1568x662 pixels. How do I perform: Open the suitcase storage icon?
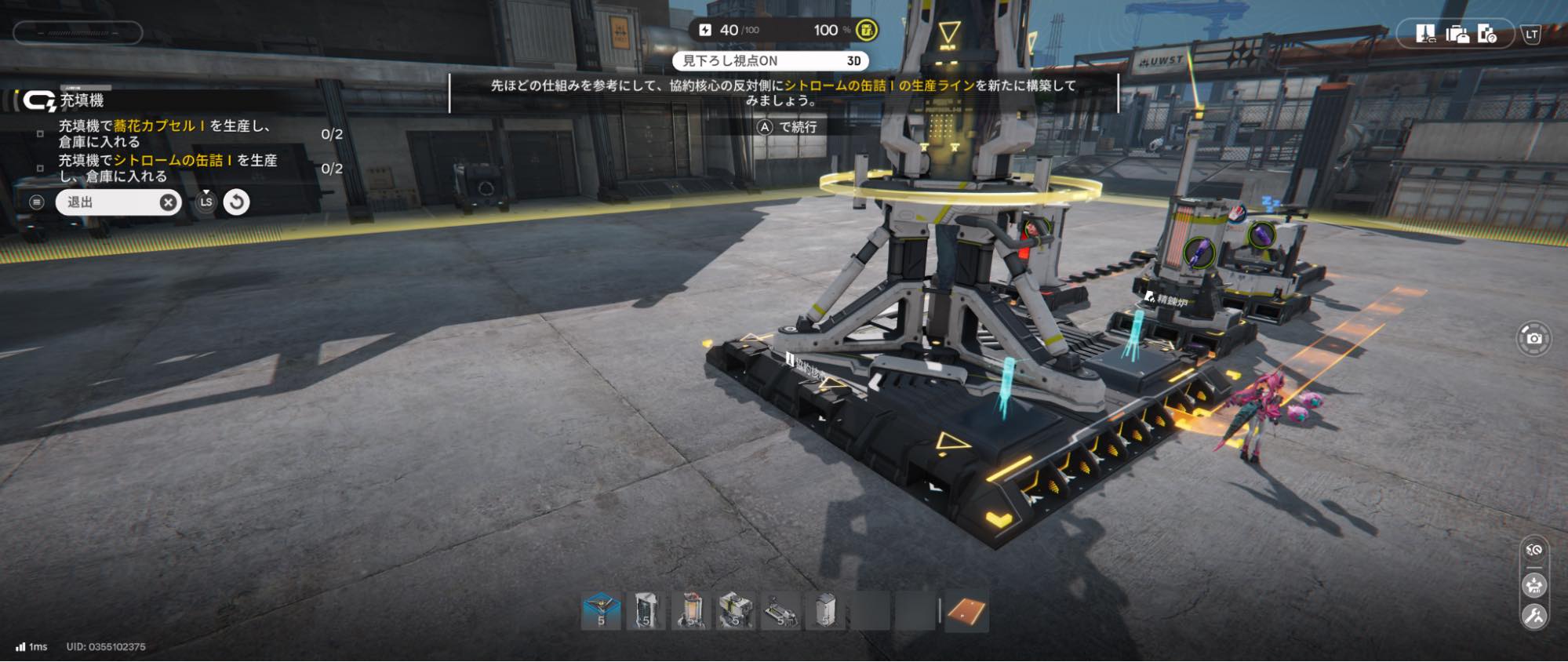pos(1457,34)
